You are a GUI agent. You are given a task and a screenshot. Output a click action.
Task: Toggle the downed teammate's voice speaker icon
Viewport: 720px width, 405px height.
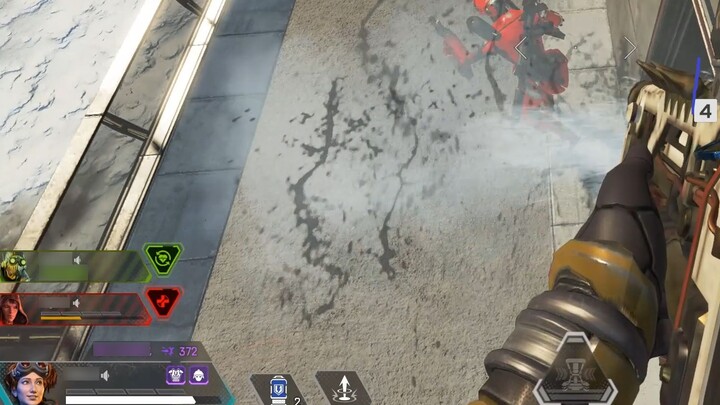point(76,302)
